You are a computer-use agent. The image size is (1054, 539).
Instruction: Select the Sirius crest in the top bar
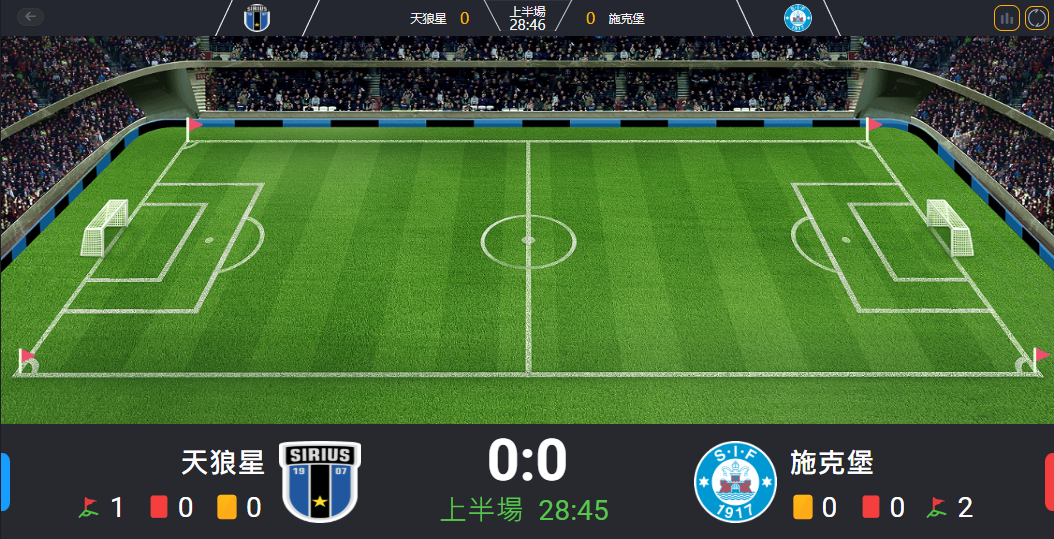257,18
